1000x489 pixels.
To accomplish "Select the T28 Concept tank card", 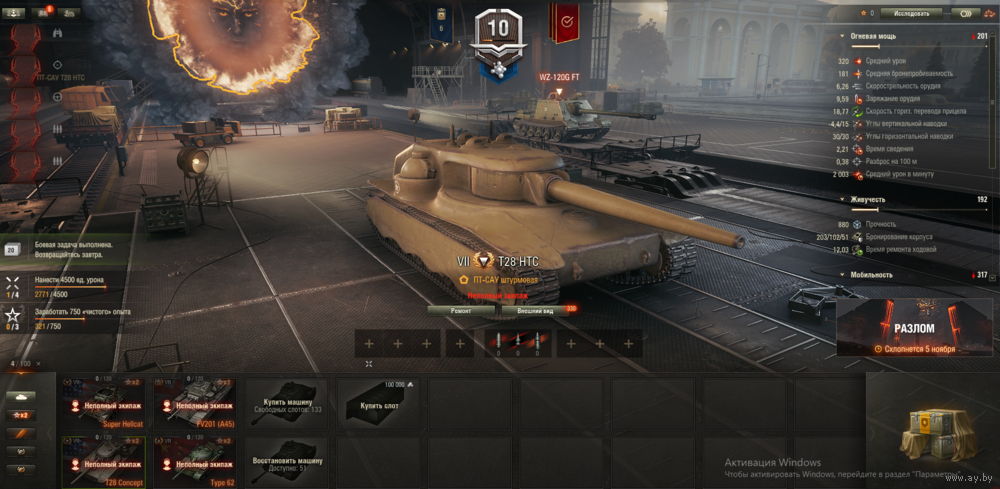I will coord(104,461).
